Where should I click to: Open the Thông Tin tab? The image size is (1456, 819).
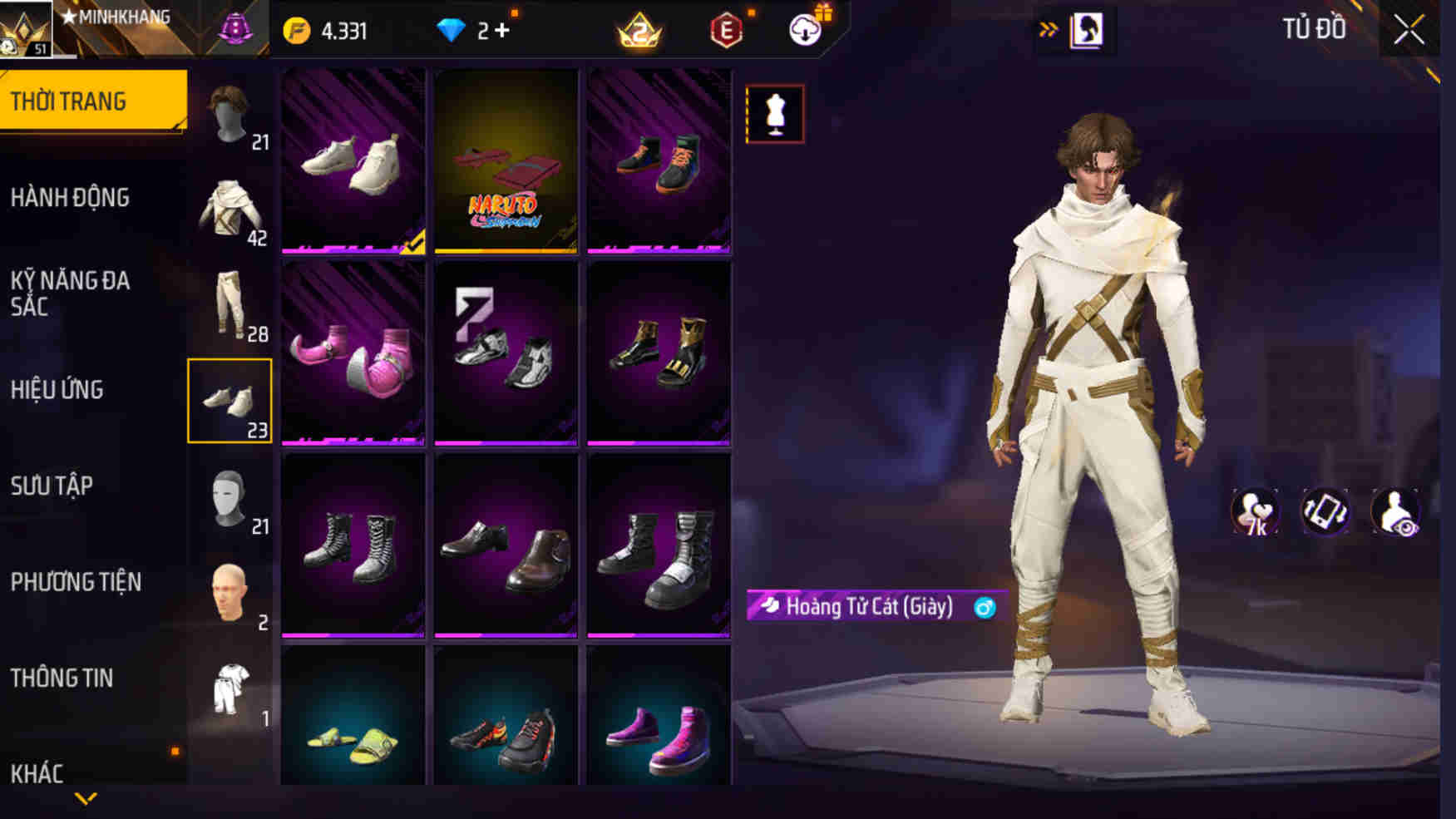point(62,678)
